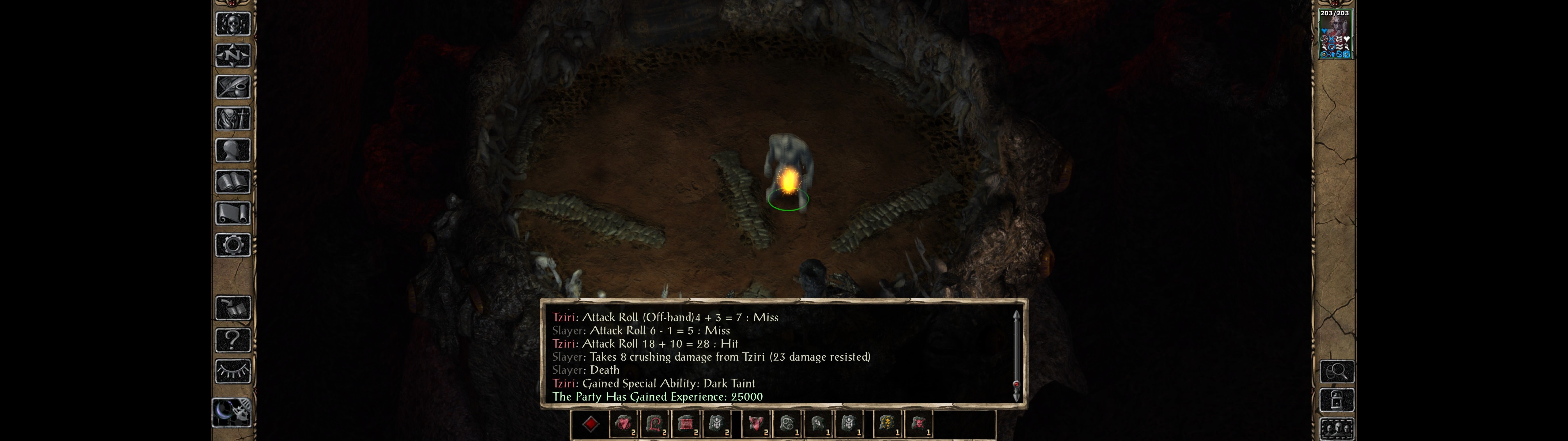Open the journal quill icon
Screen dimensions: 1568x441
coord(232,87)
